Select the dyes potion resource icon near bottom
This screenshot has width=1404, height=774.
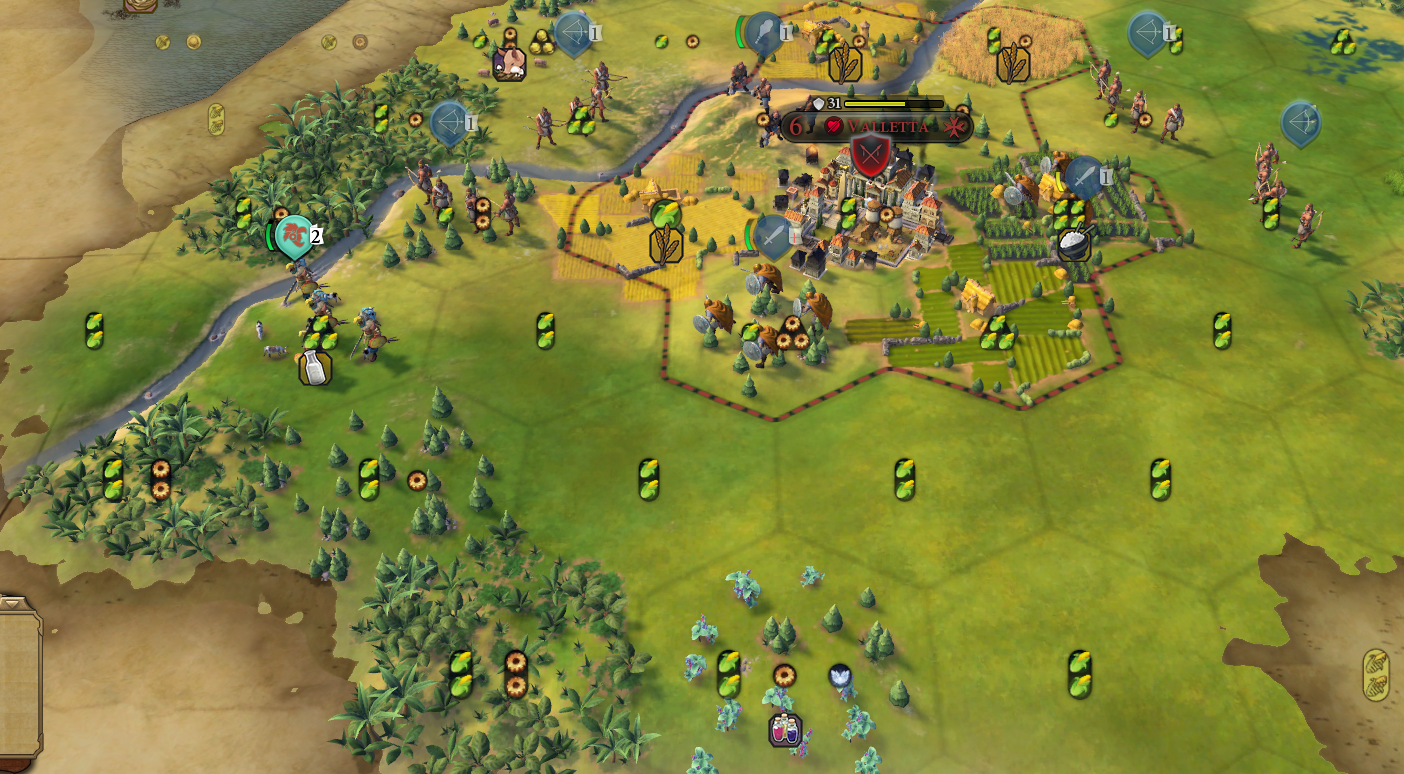pyautogui.click(x=785, y=728)
